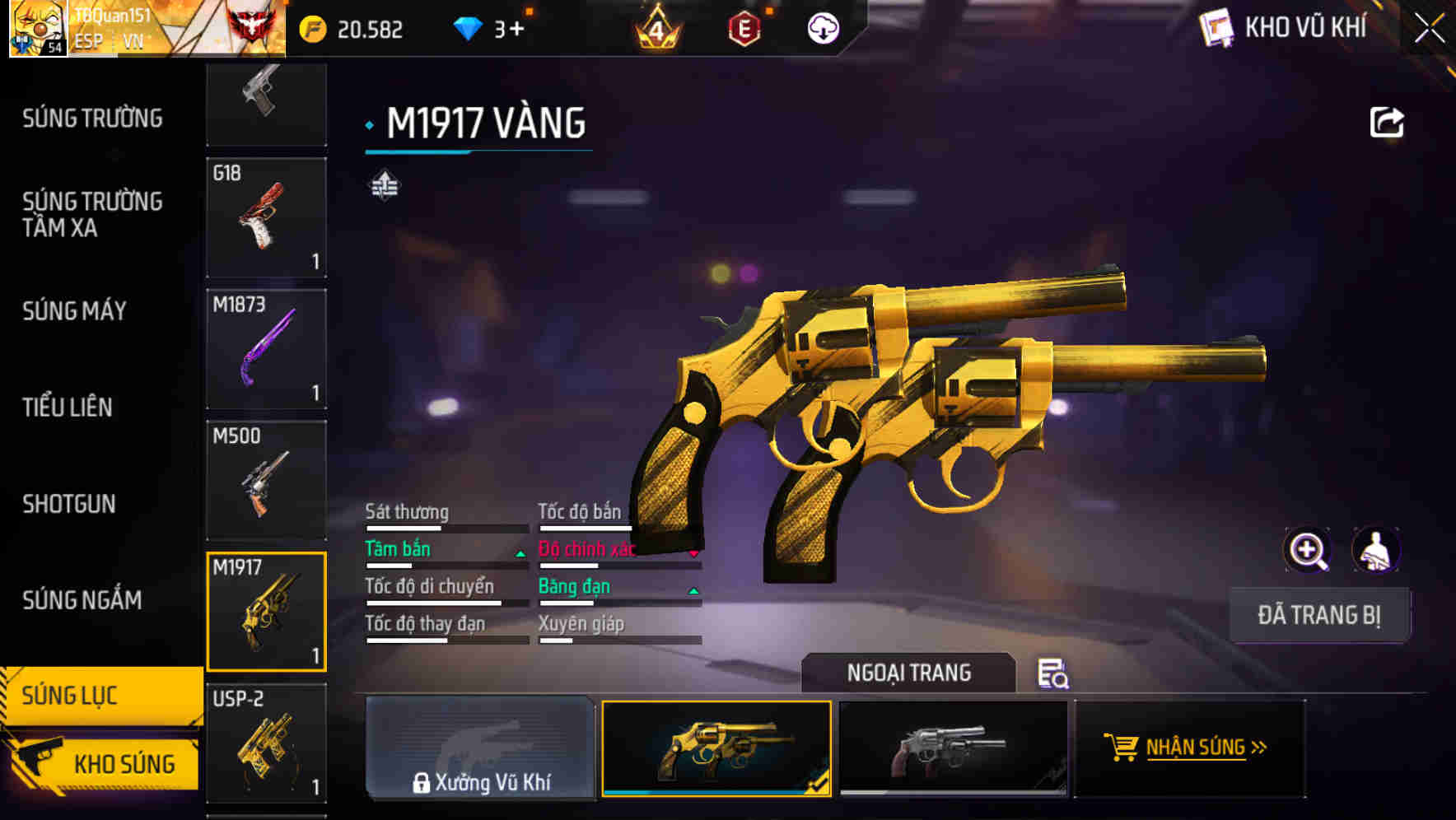Open the locked Xưởng Vũ Khí tile
This screenshot has width=1456, height=820.
click(x=480, y=748)
